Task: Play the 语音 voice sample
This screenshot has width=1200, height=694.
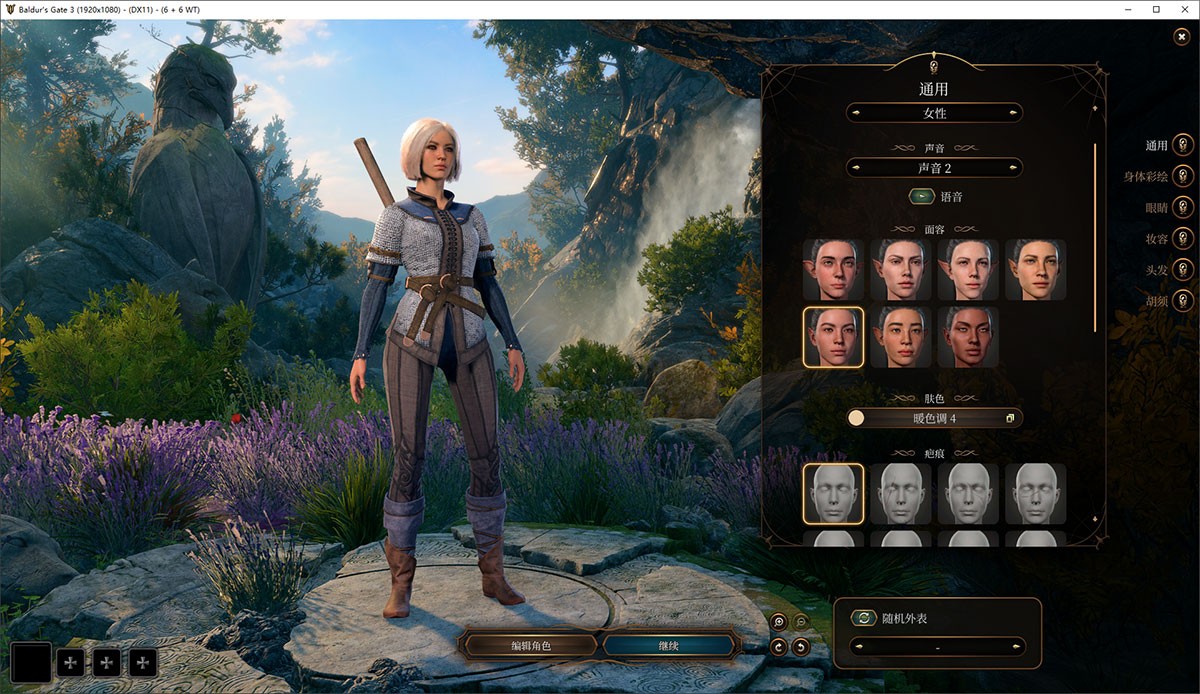Action: click(x=921, y=198)
